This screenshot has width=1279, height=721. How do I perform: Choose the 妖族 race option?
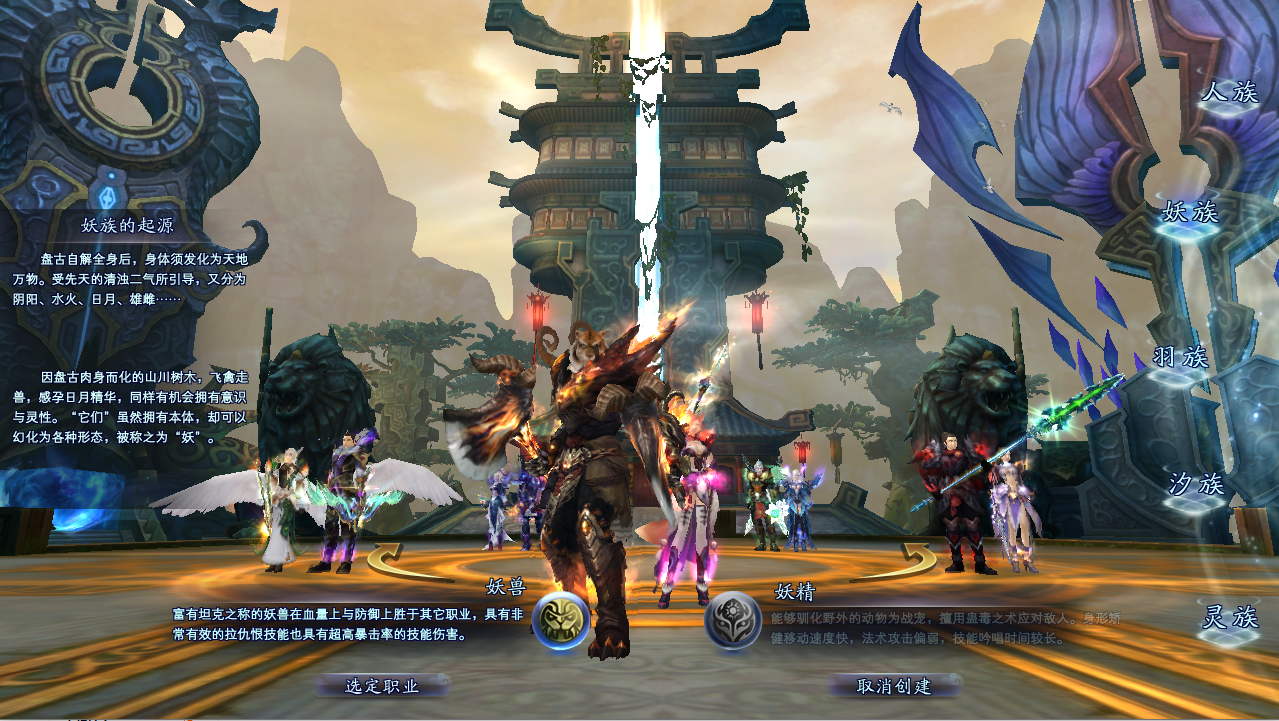coord(1189,212)
